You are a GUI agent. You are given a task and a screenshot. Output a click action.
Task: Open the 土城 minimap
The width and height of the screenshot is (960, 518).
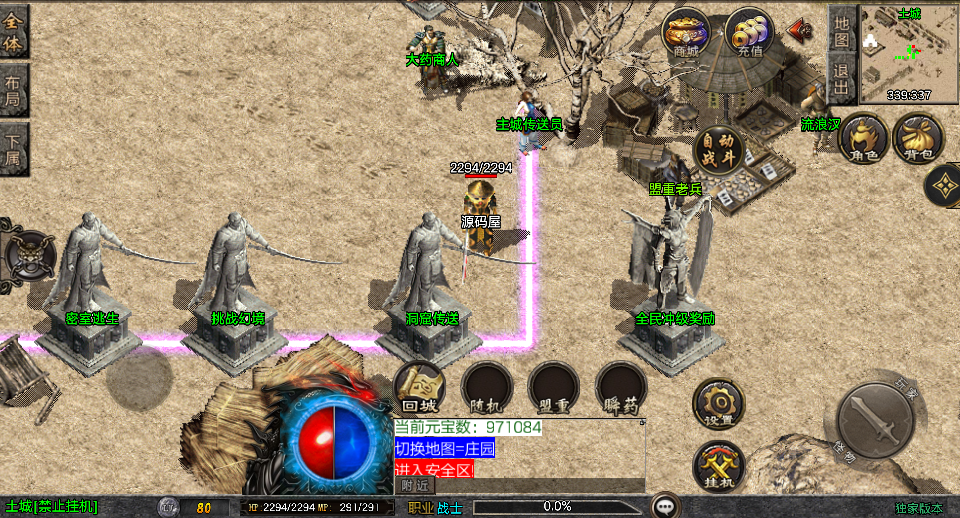tap(908, 52)
